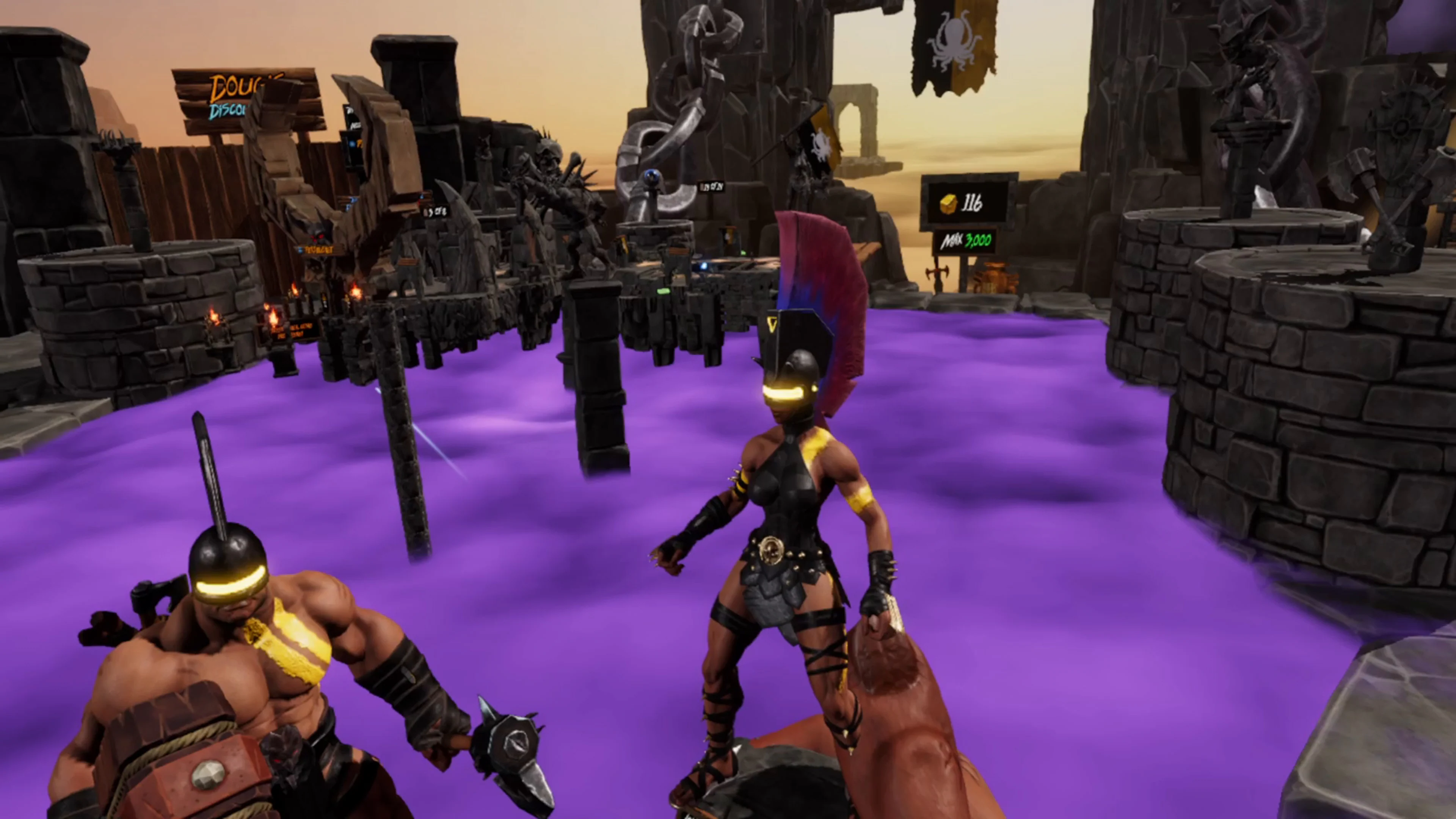Click the blue orb atop the chain lever
This screenshot has width=1456, height=819.
[x=652, y=176]
